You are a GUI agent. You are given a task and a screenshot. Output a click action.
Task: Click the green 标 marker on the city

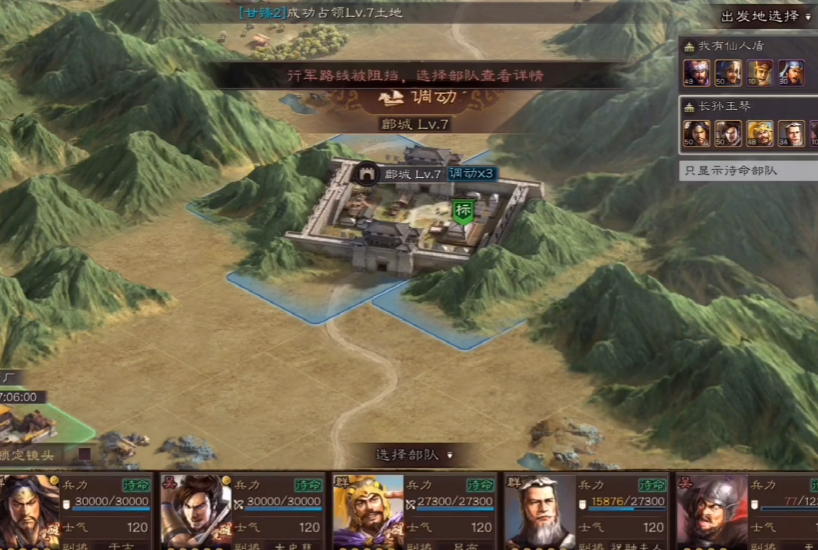(461, 211)
